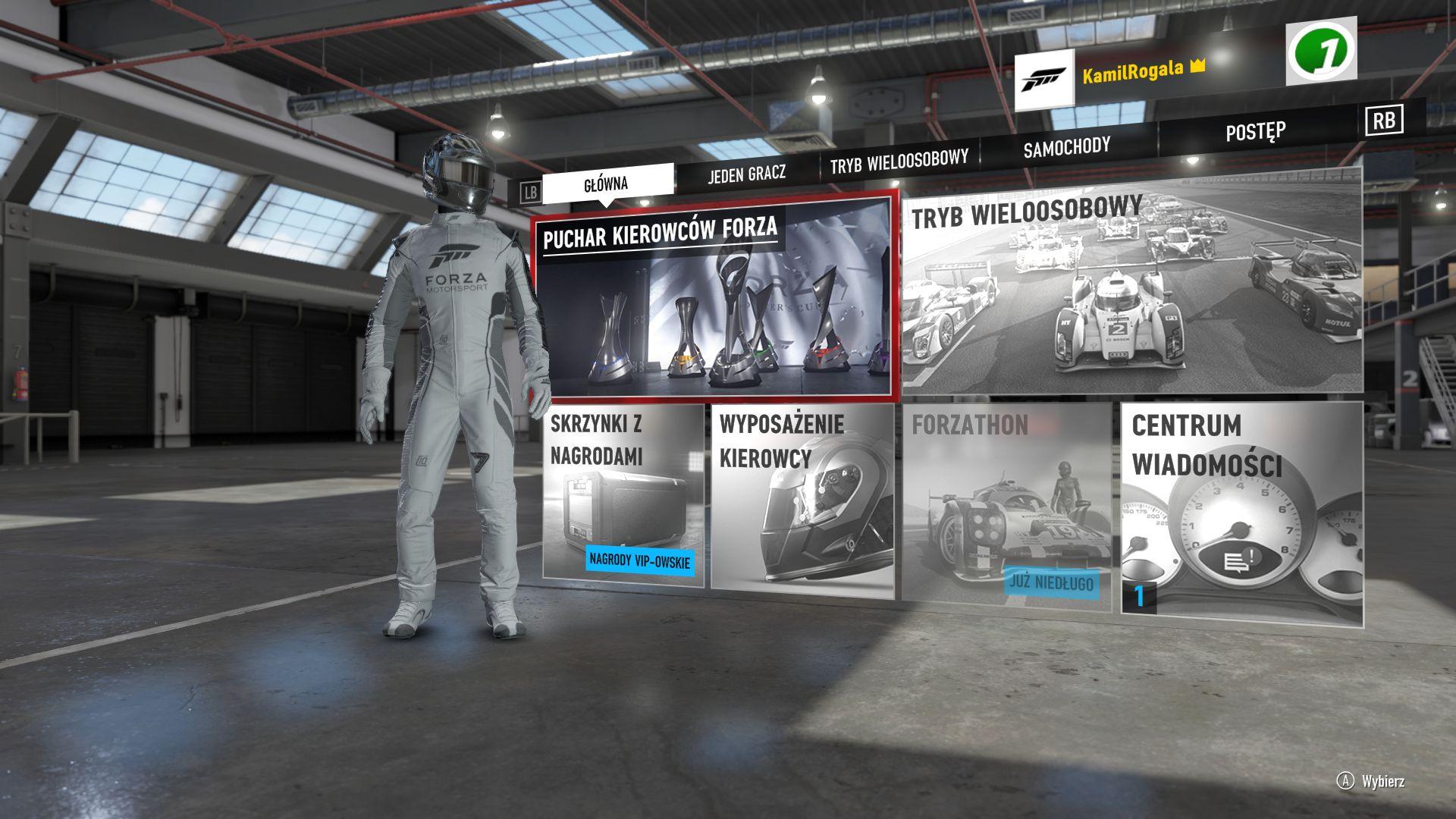Click the green driver level emblem
Viewport: 1456px width, 819px height.
tap(1321, 52)
